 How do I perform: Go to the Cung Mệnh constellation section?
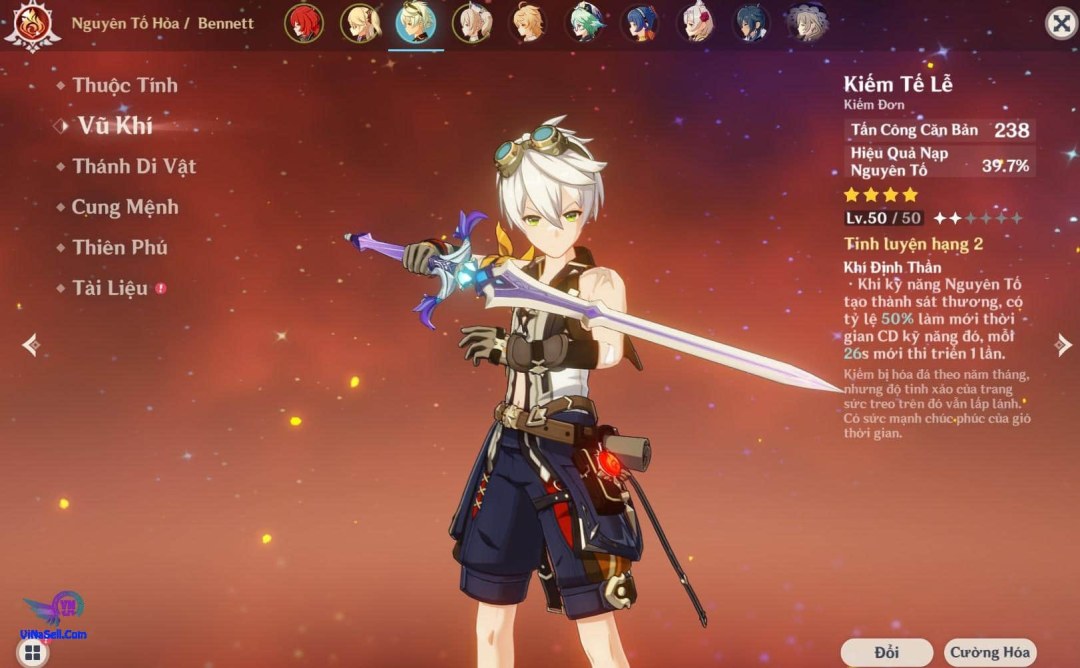tap(125, 208)
